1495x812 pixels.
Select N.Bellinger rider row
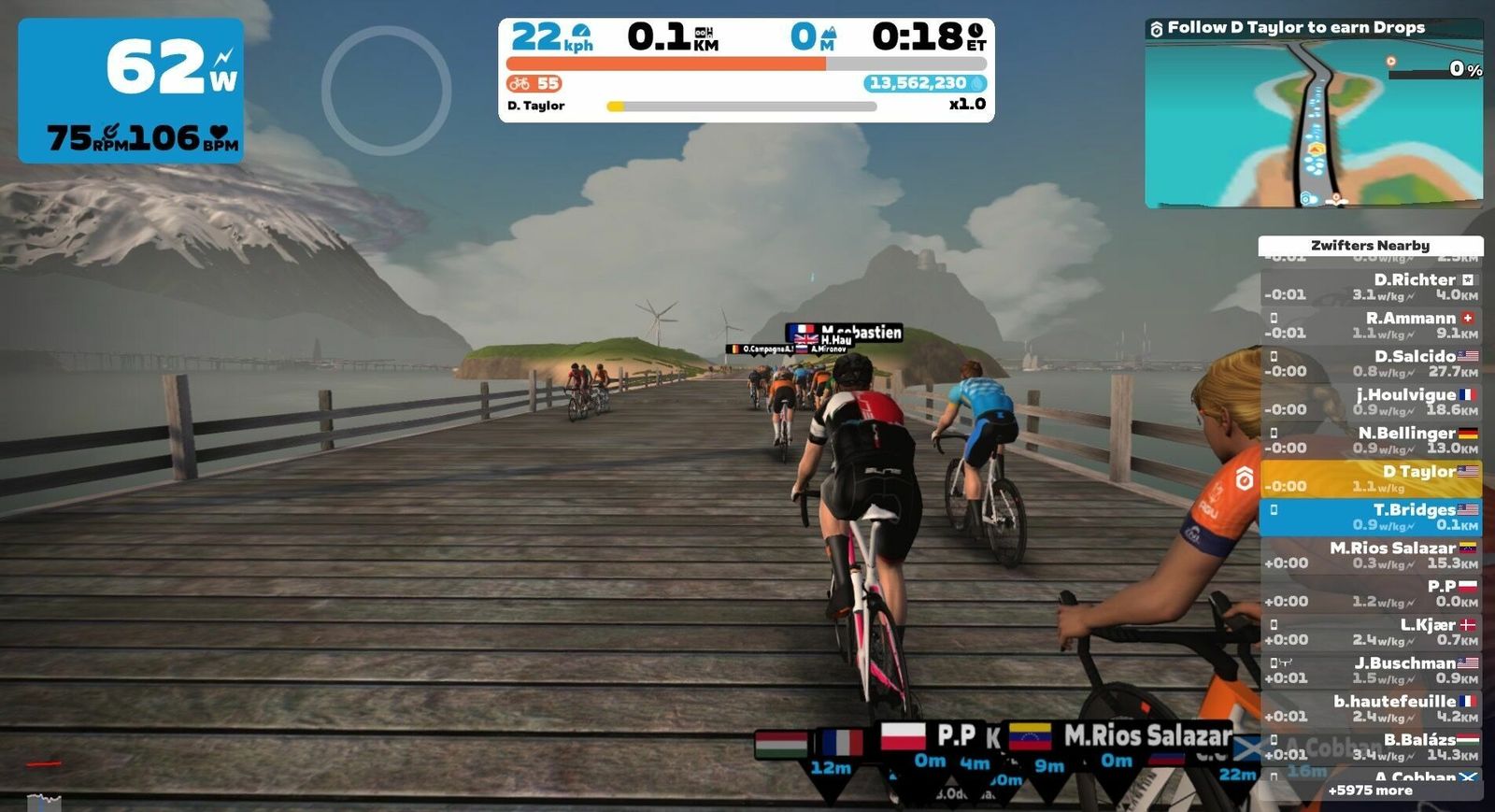(1370, 440)
